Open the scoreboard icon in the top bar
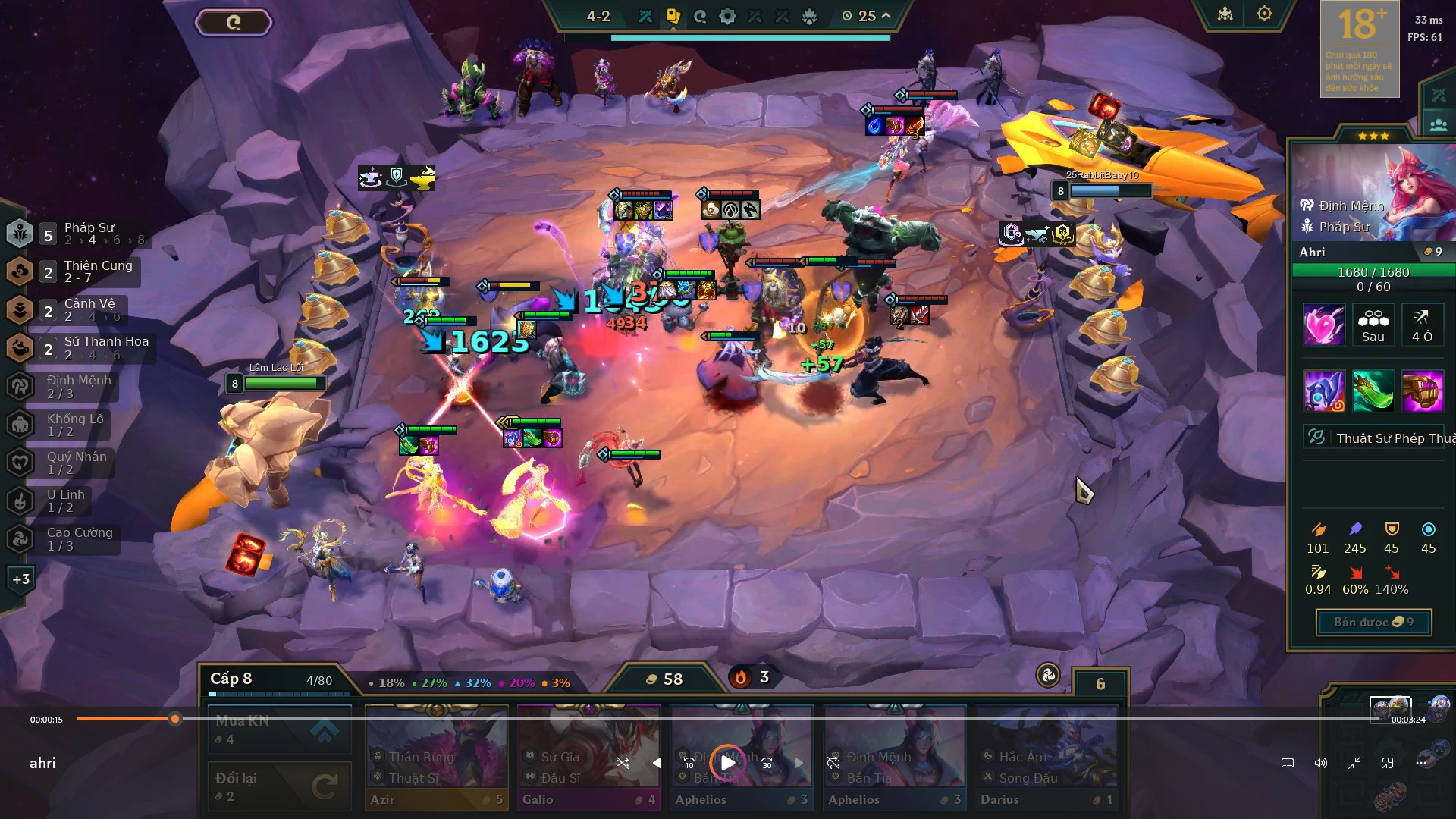1456x819 pixels. click(1225, 14)
